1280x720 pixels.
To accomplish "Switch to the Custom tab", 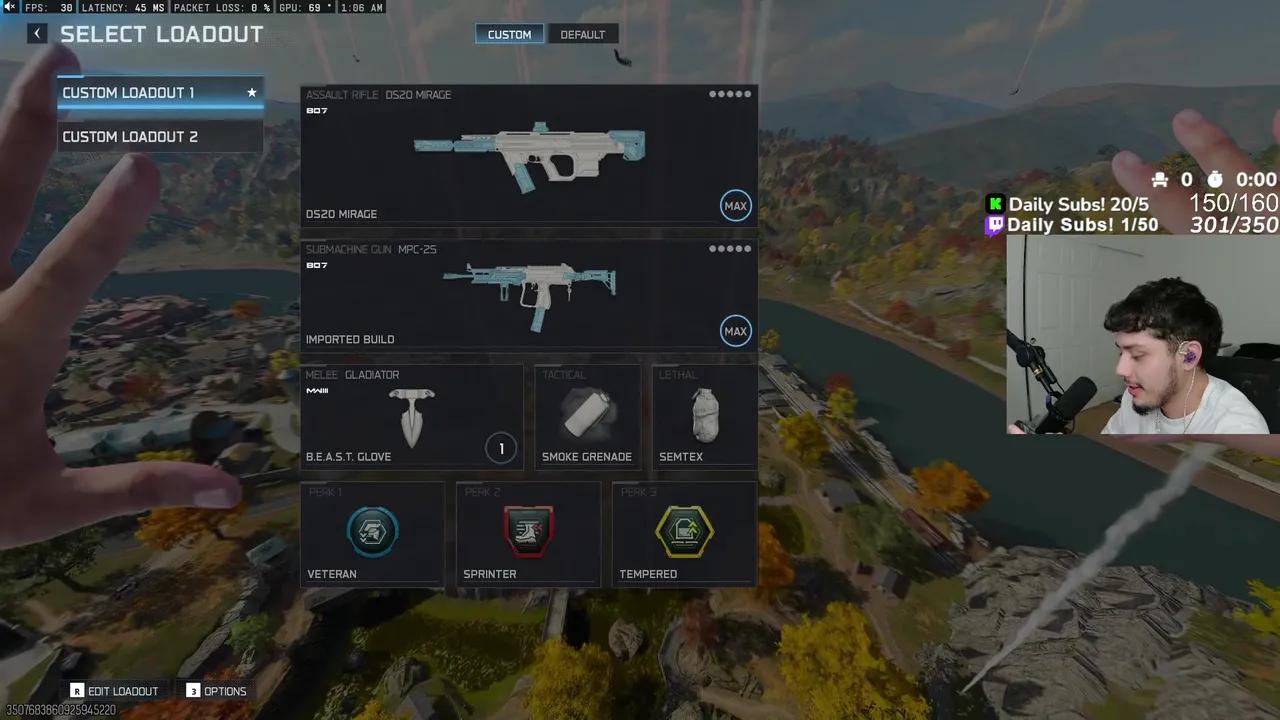I will [x=509, y=34].
